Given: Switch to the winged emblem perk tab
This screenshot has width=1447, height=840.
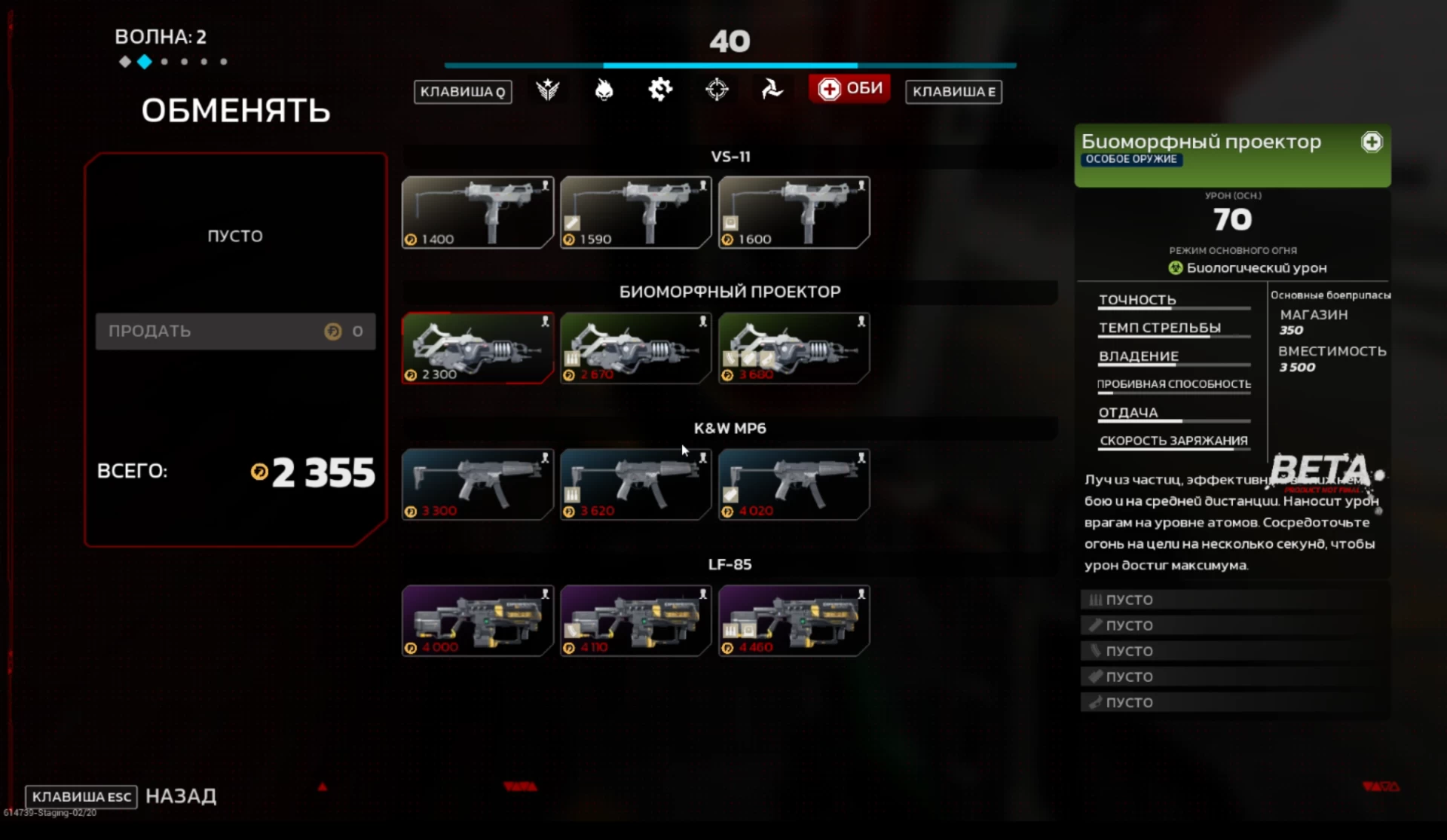Looking at the screenshot, I should pos(548,90).
